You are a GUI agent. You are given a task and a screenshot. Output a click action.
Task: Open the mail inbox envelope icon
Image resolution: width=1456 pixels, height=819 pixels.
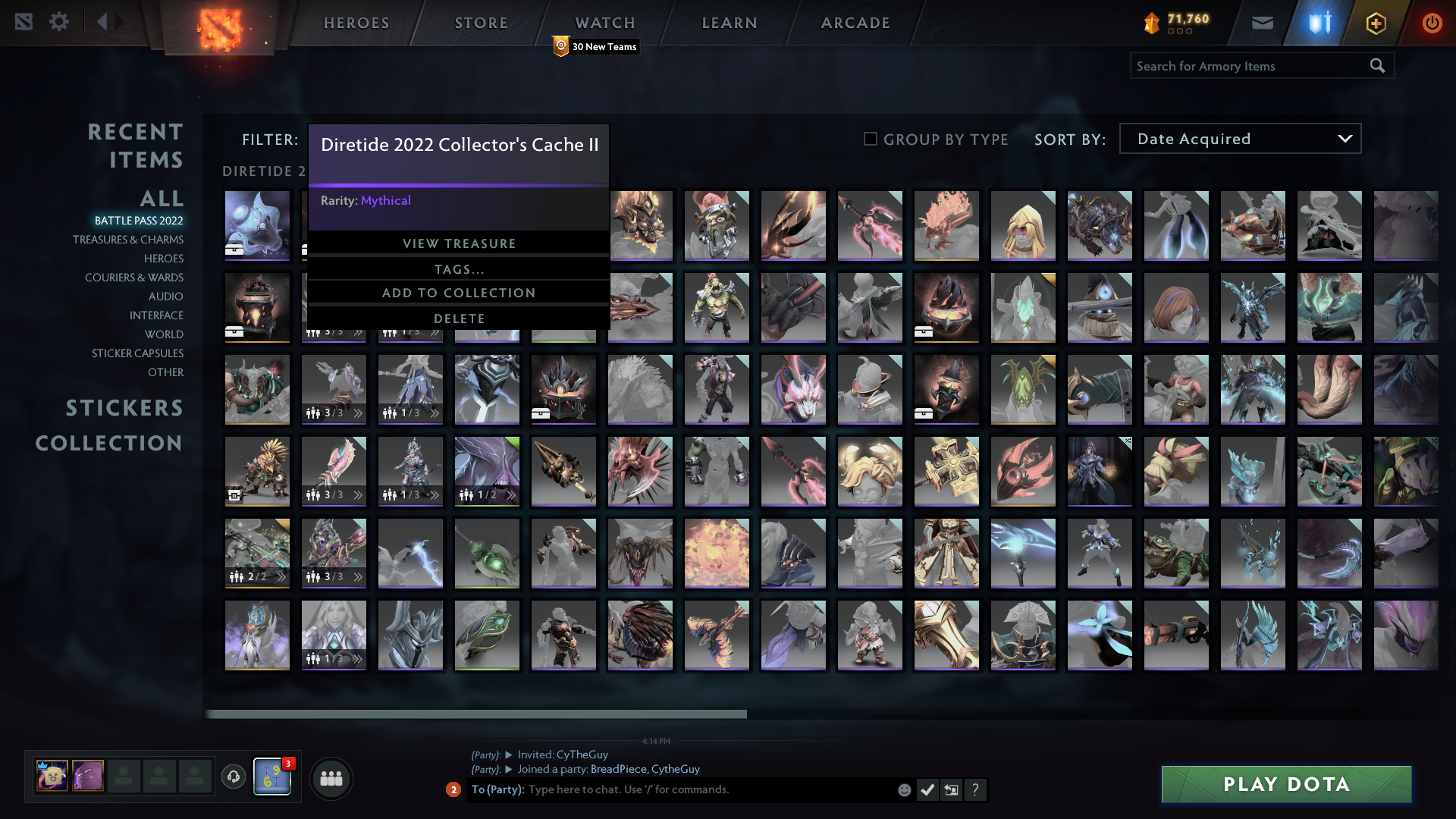click(x=1261, y=23)
